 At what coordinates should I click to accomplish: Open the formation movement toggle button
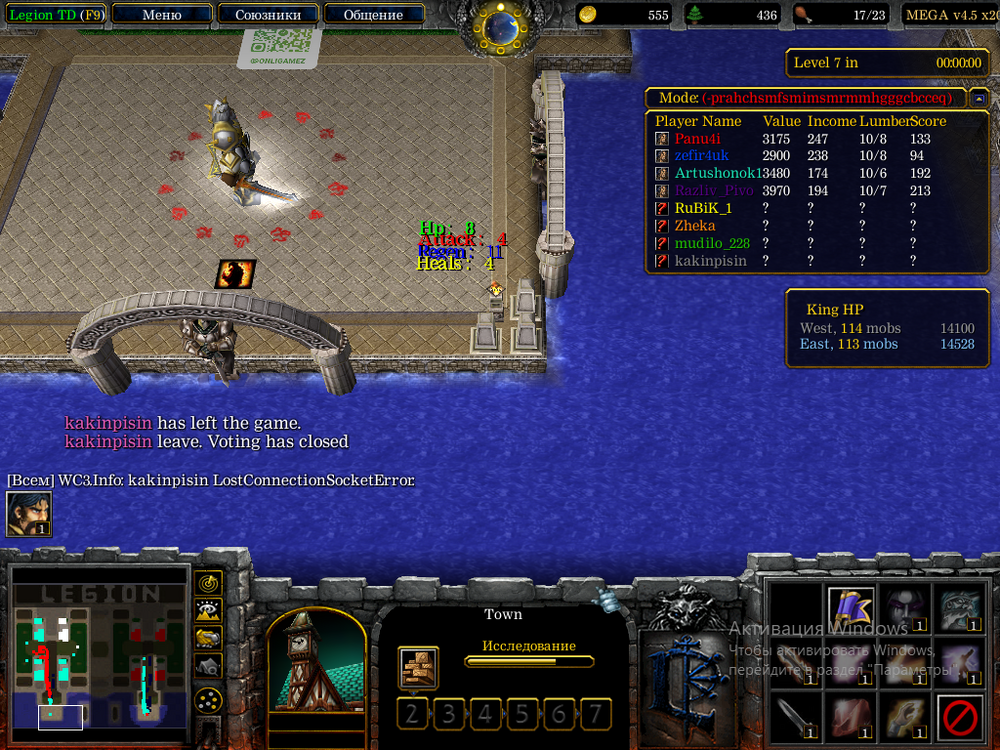(x=208, y=700)
